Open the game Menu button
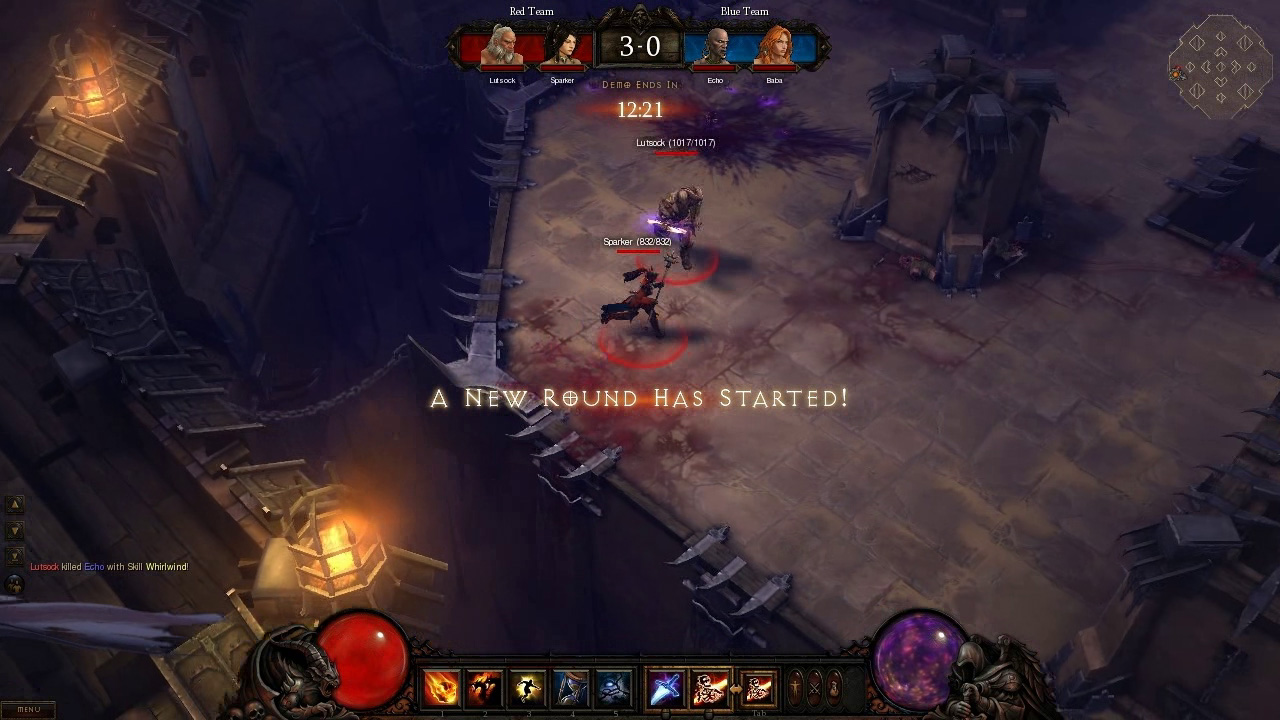This screenshot has height=720, width=1280. 28,710
